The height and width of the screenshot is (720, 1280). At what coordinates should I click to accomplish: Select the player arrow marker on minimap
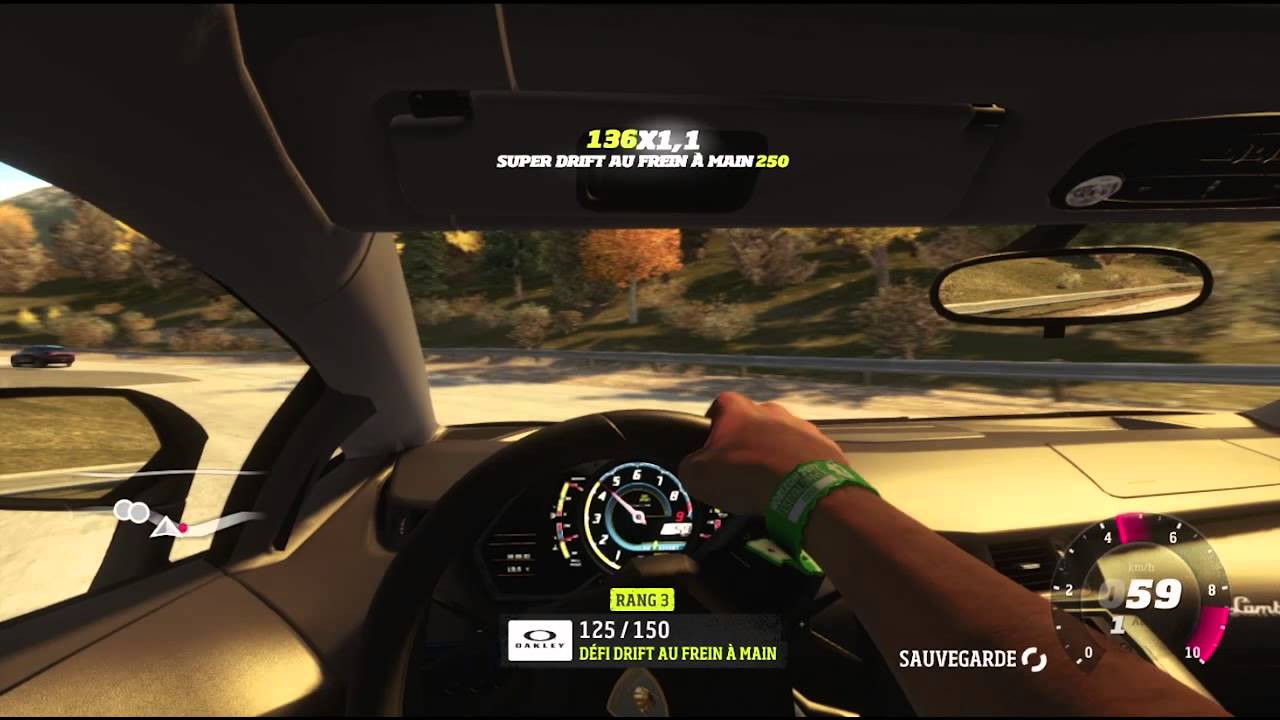pyautogui.click(x=162, y=526)
